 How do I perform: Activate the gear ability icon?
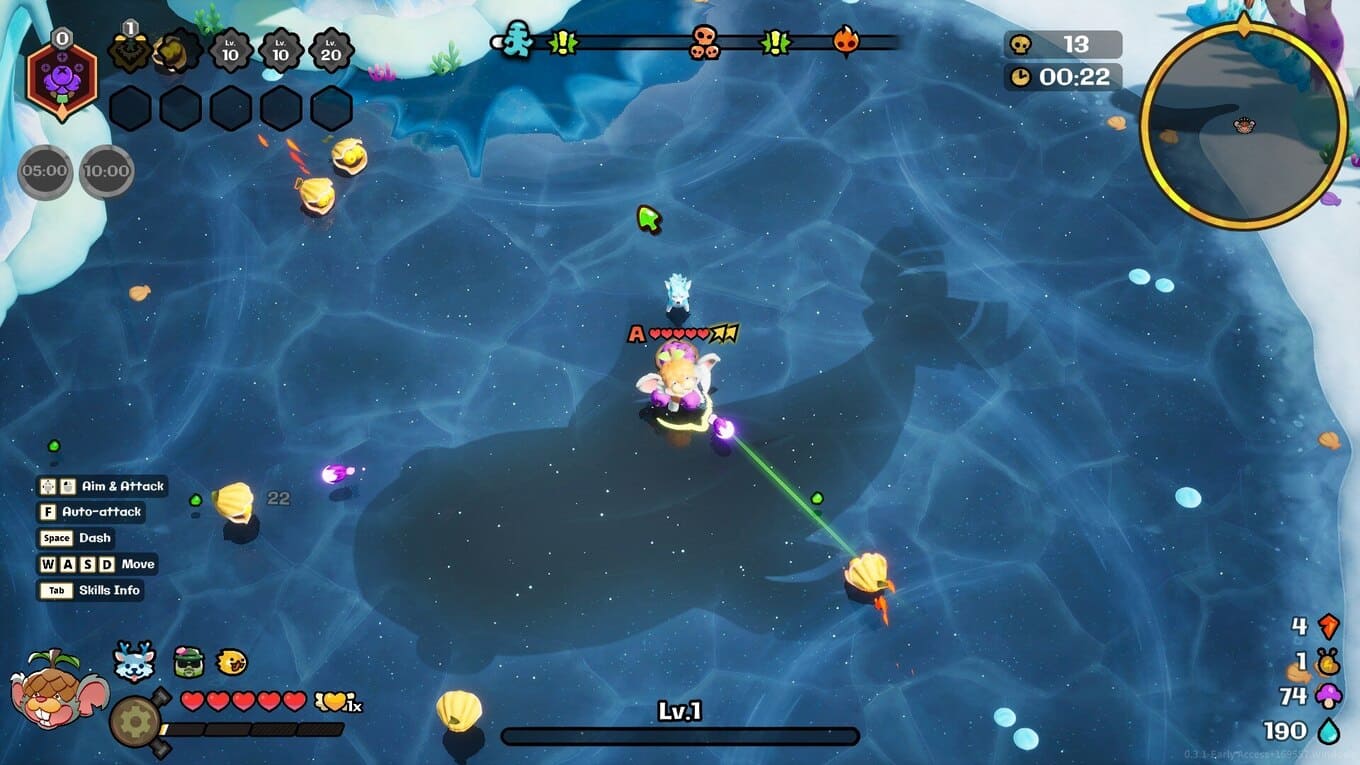[x=133, y=719]
